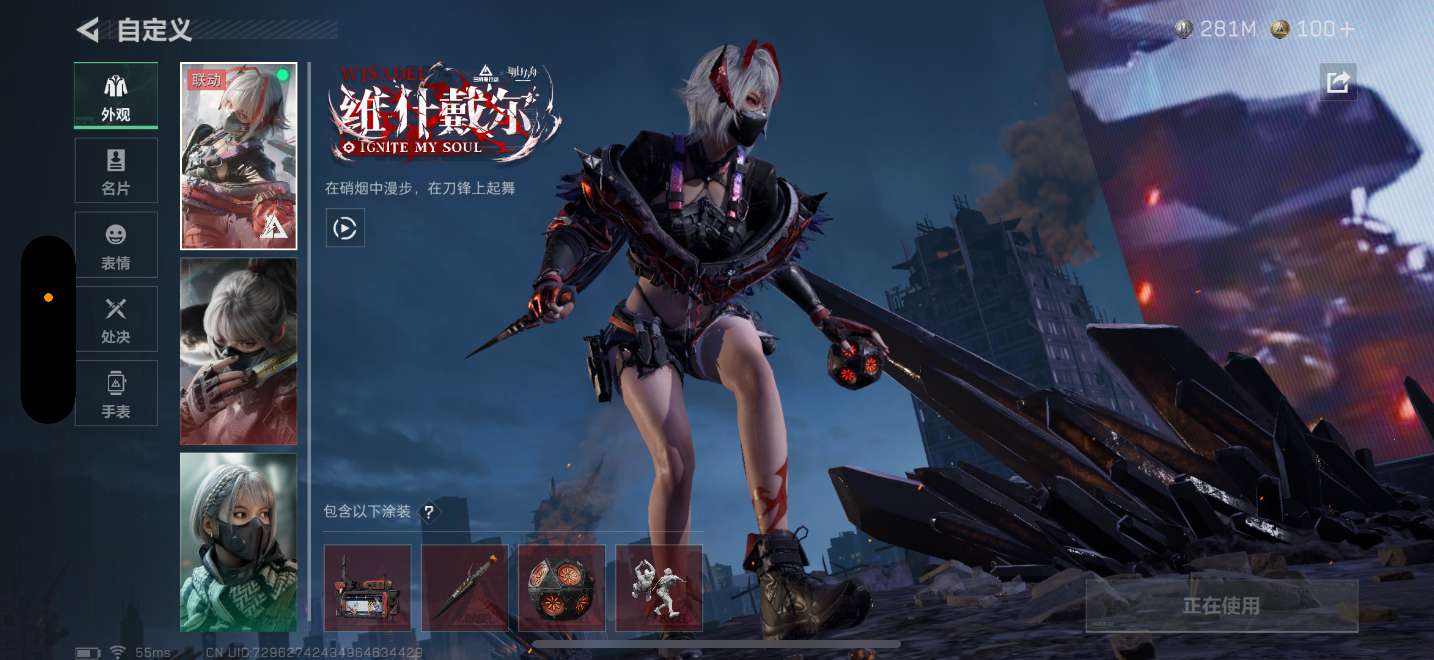Open the 处决 execution tab

click(x=116, y=319)
